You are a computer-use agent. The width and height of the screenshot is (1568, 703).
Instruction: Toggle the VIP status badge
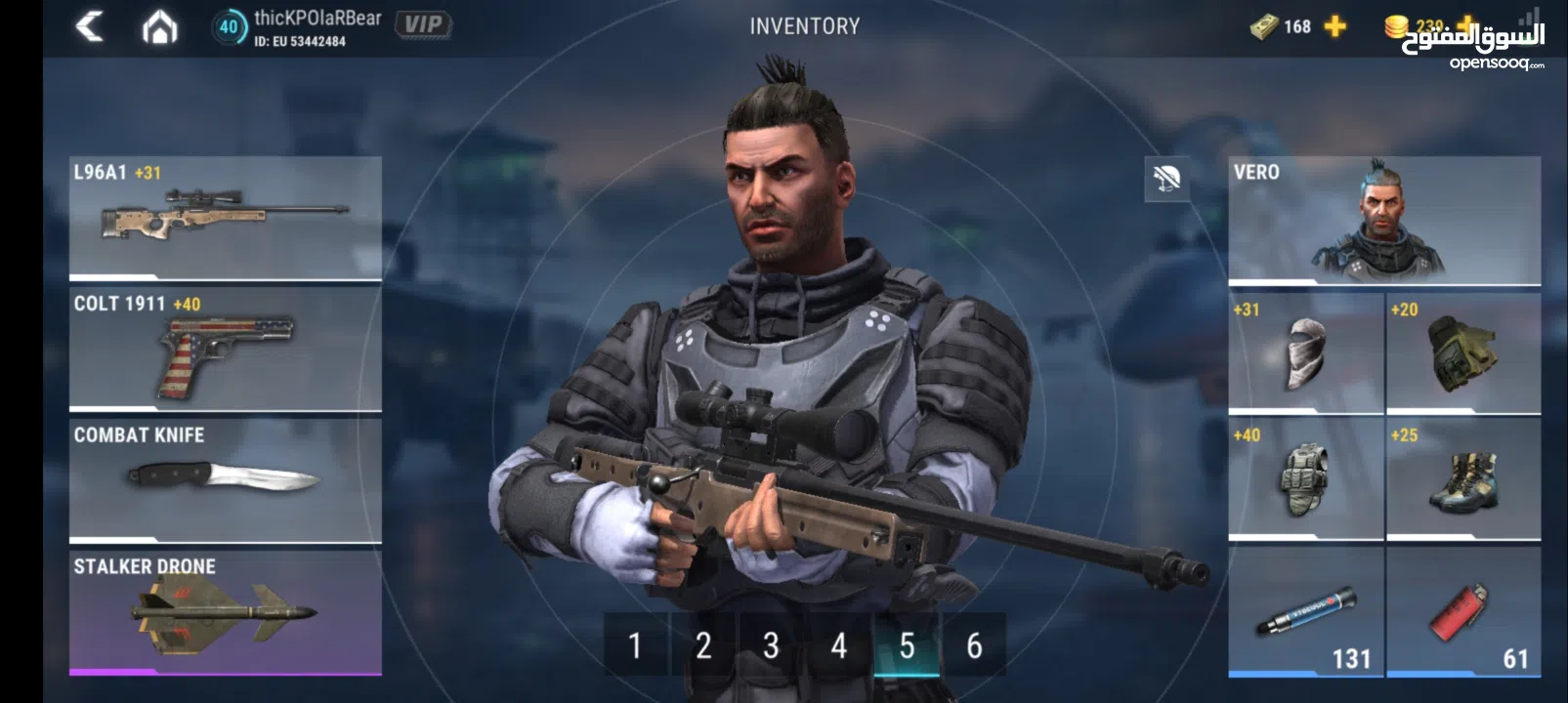(425, 24)
